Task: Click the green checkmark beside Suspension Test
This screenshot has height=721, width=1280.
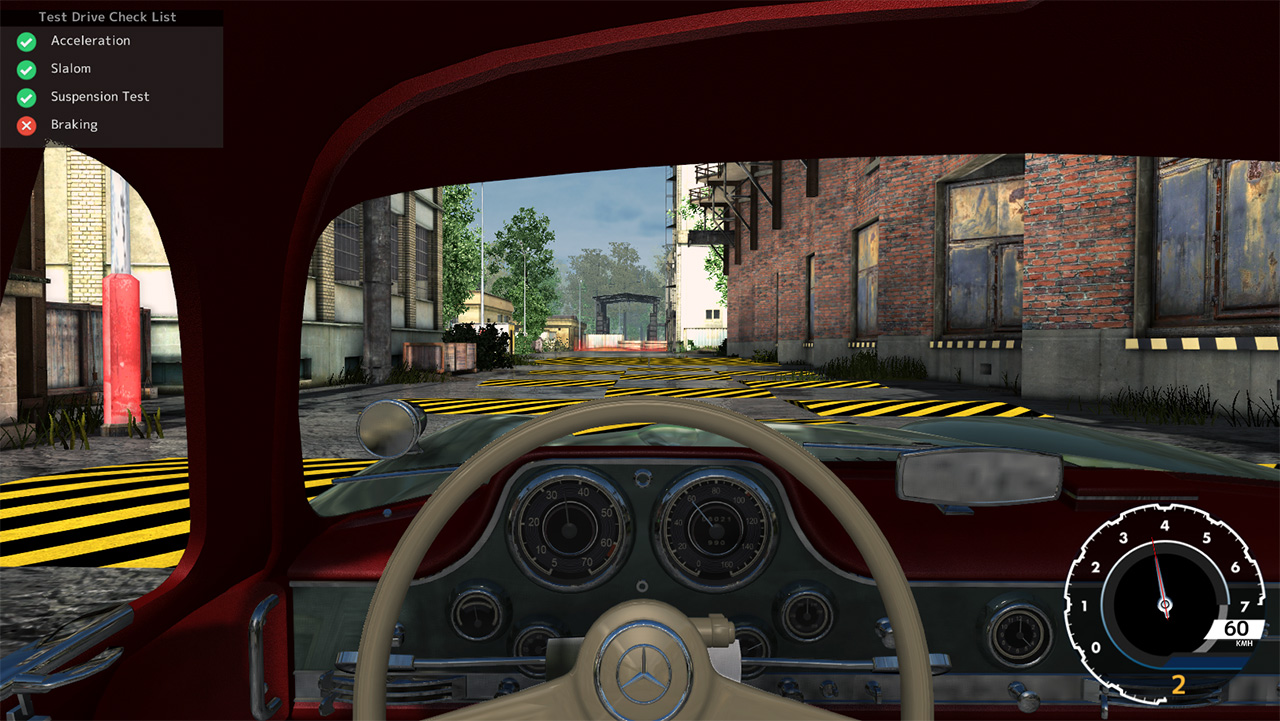Action: point(25,96)
